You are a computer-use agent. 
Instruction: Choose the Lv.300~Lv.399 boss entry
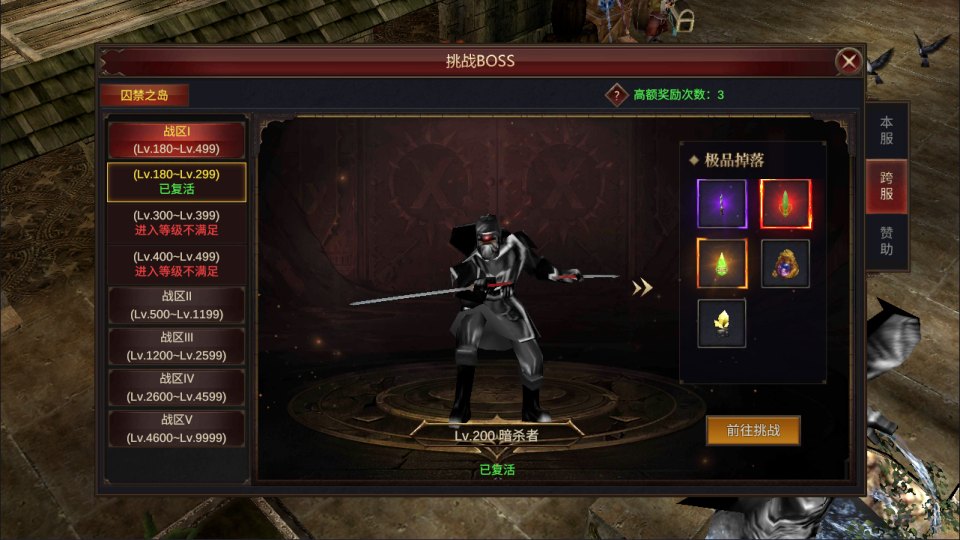pyautogui.click(x=177, y=223)
